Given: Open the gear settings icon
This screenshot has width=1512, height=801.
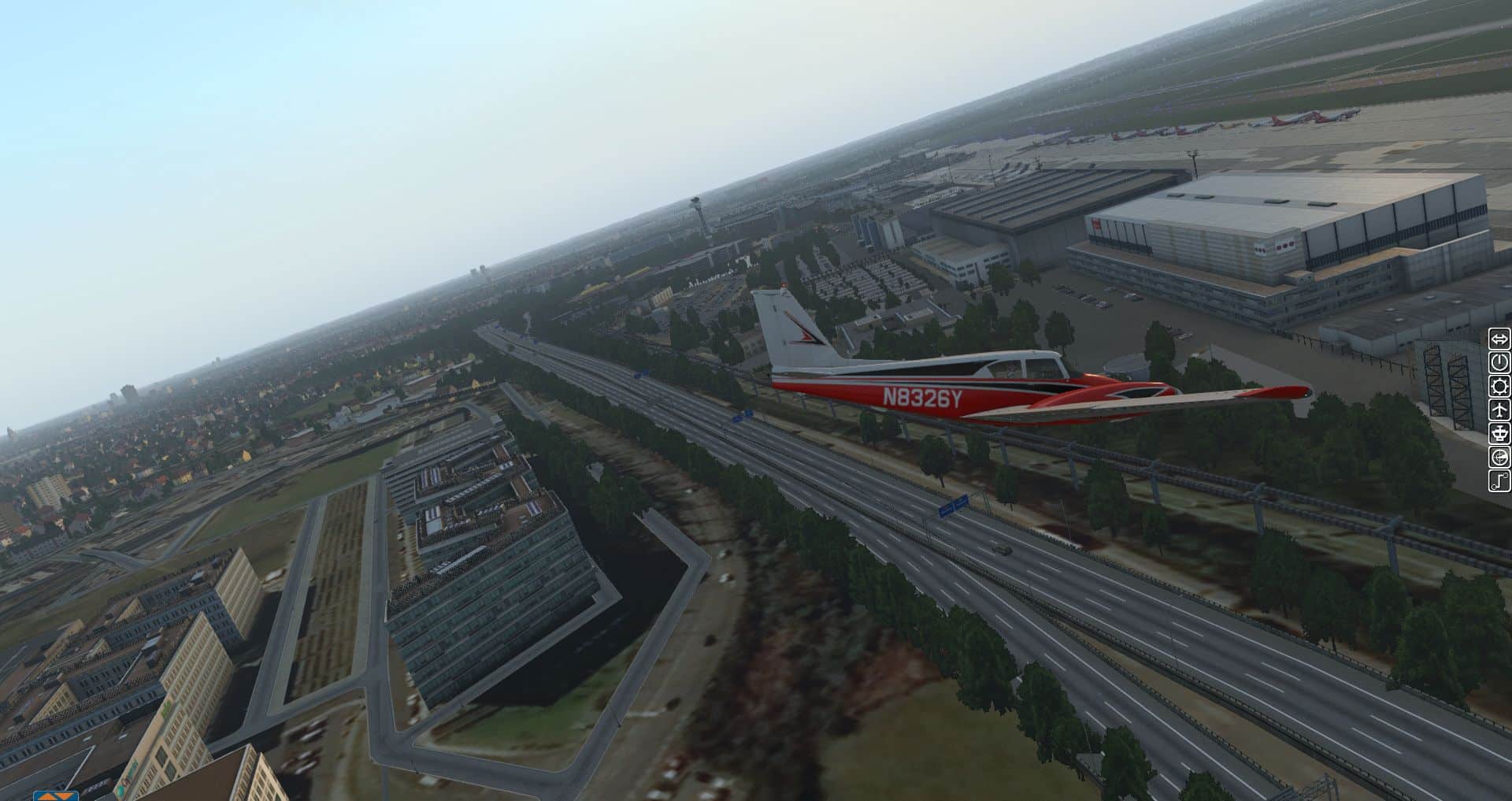Looking at the screenshot, I should 1499,386.
